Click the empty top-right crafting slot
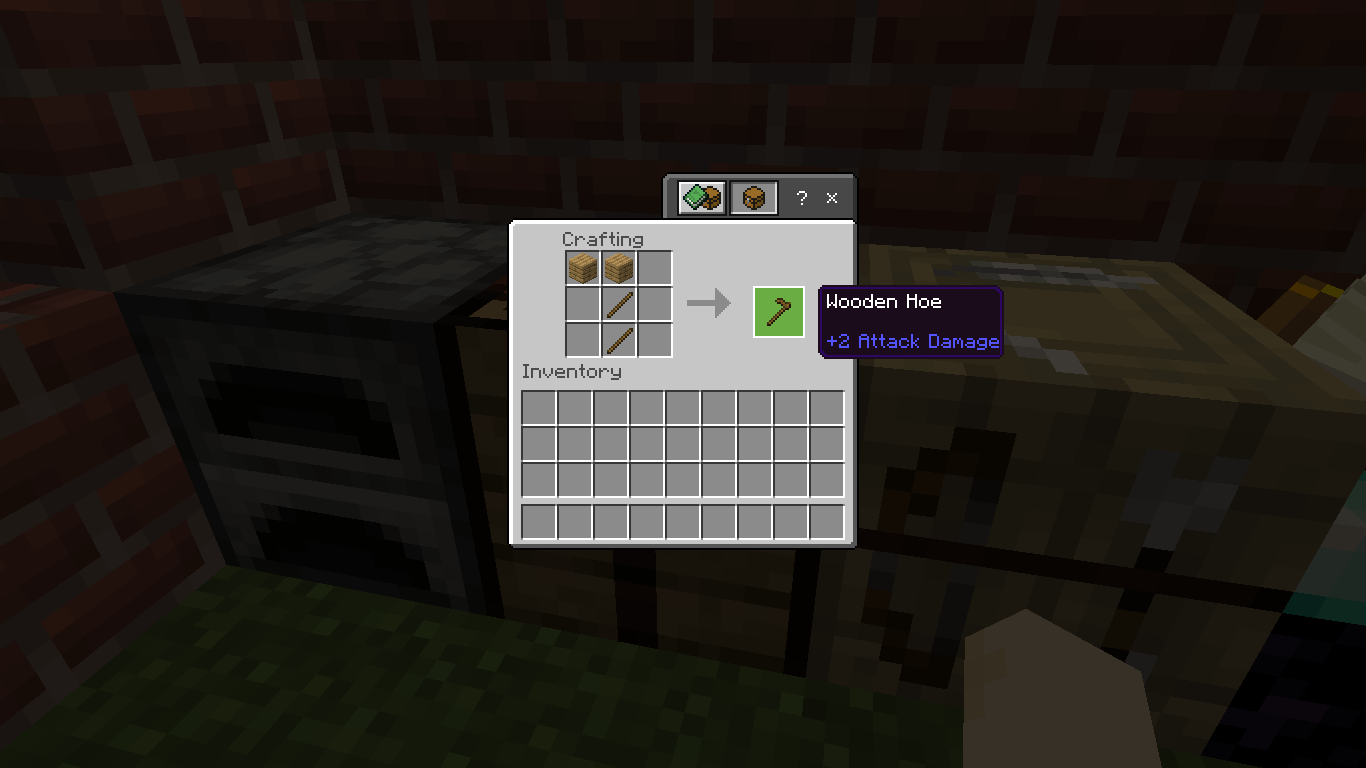The image size is (1366, 768). 656,267
